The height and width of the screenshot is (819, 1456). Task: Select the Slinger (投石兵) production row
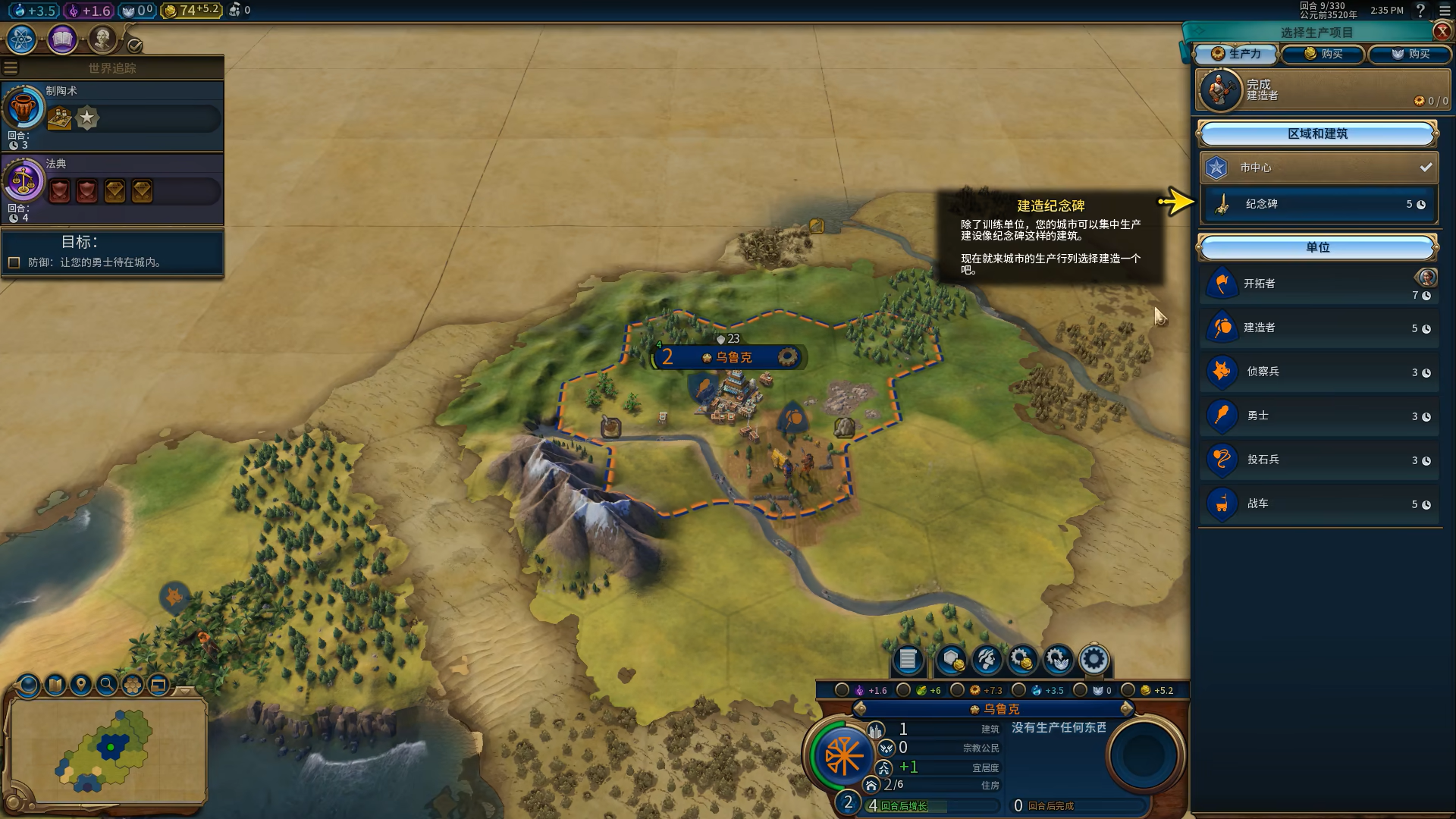(1318, 460)
